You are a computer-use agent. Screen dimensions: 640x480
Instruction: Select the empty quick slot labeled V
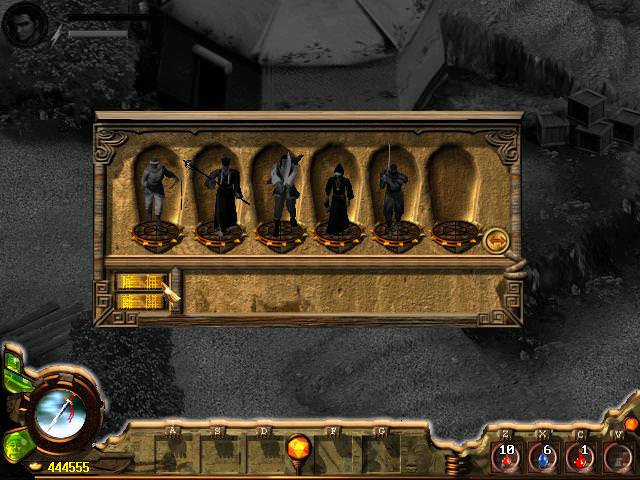618,458
